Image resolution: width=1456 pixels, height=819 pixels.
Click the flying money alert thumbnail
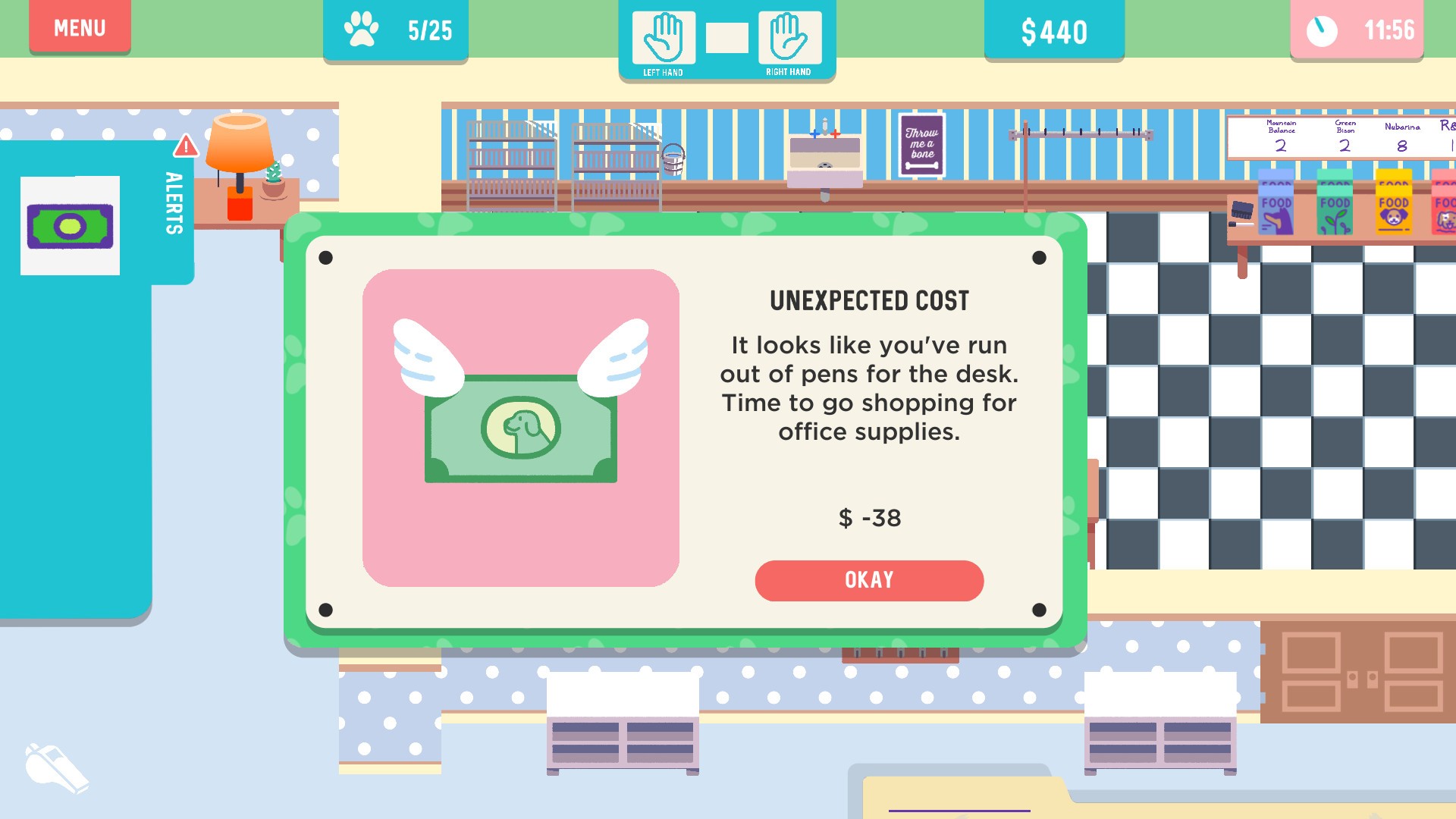[x=71, y=224]
